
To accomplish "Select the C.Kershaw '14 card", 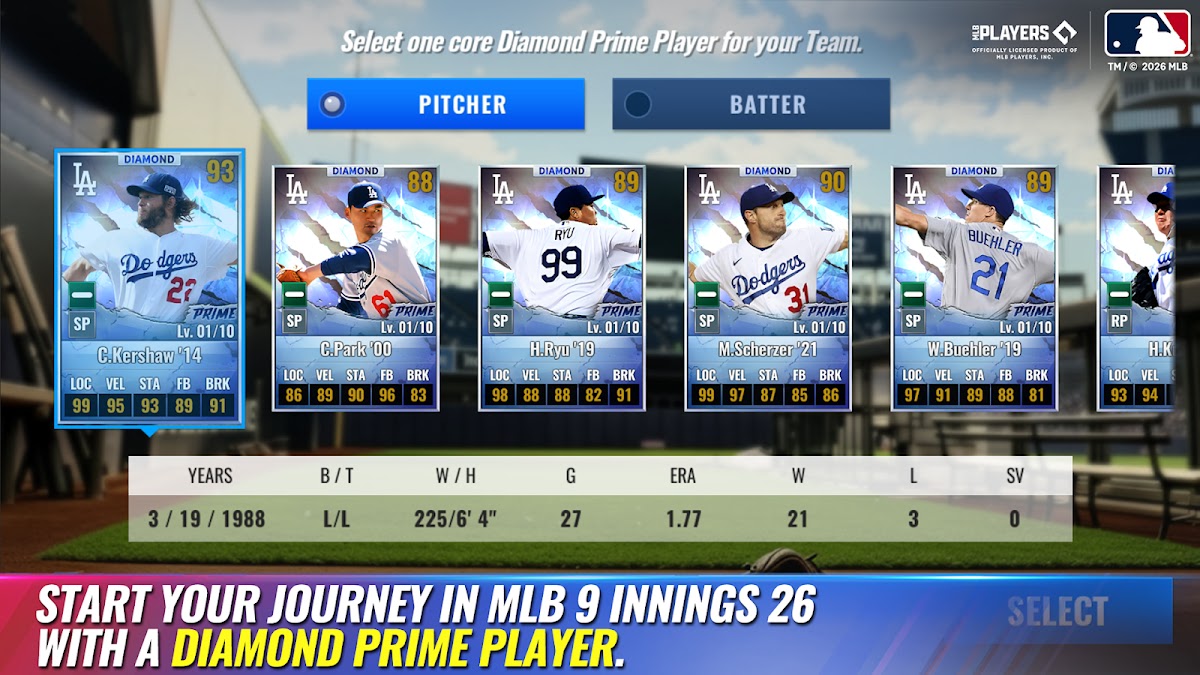I will click(149, 288).
